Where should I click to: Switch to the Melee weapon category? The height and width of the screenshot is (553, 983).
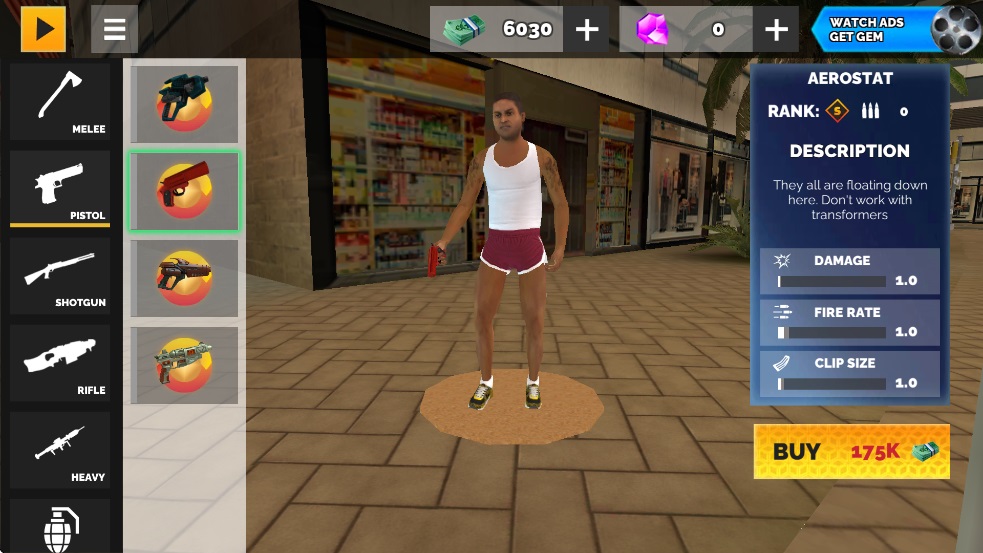pos(60,101)
